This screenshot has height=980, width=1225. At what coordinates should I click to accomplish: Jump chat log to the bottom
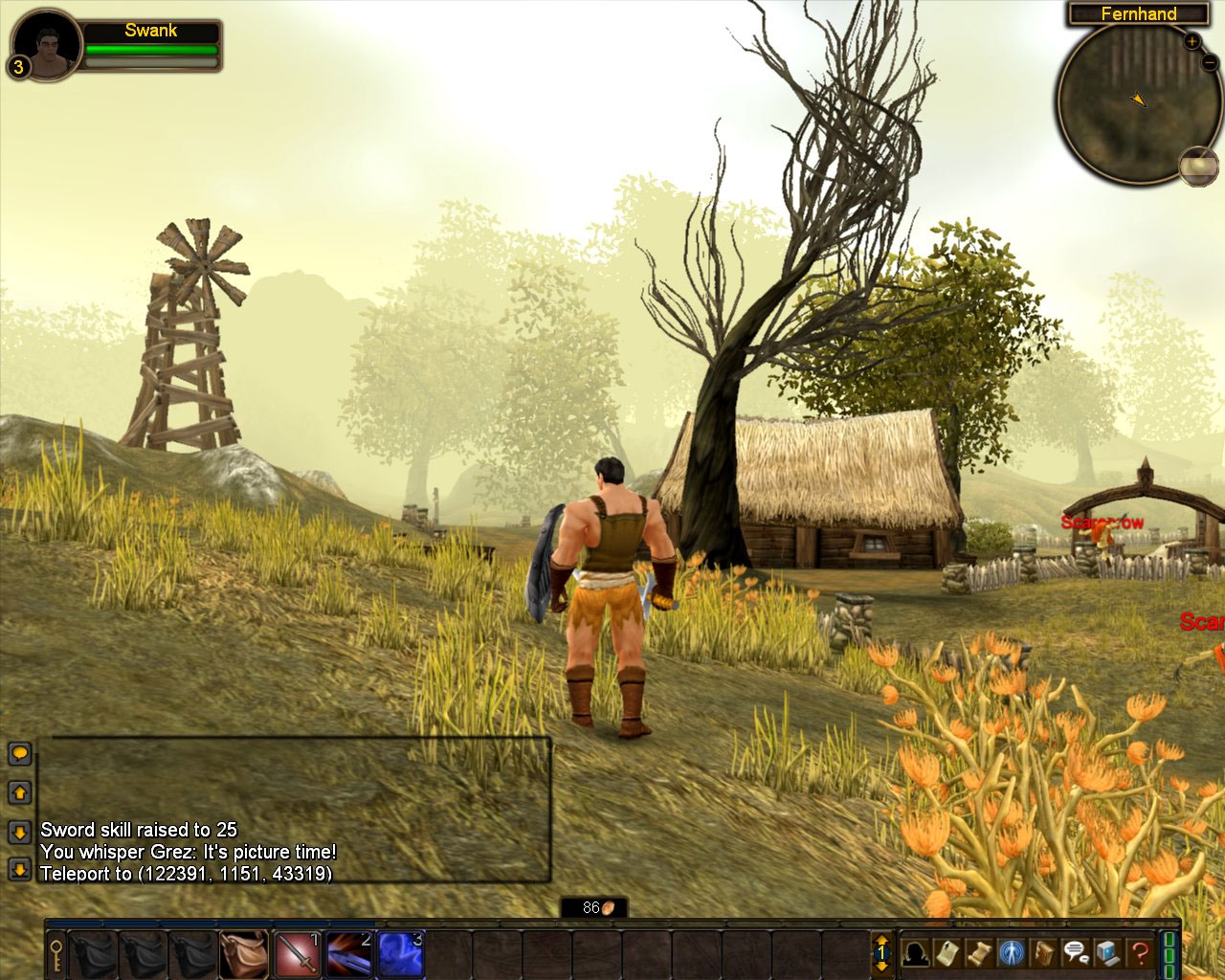tap(19, 869)
